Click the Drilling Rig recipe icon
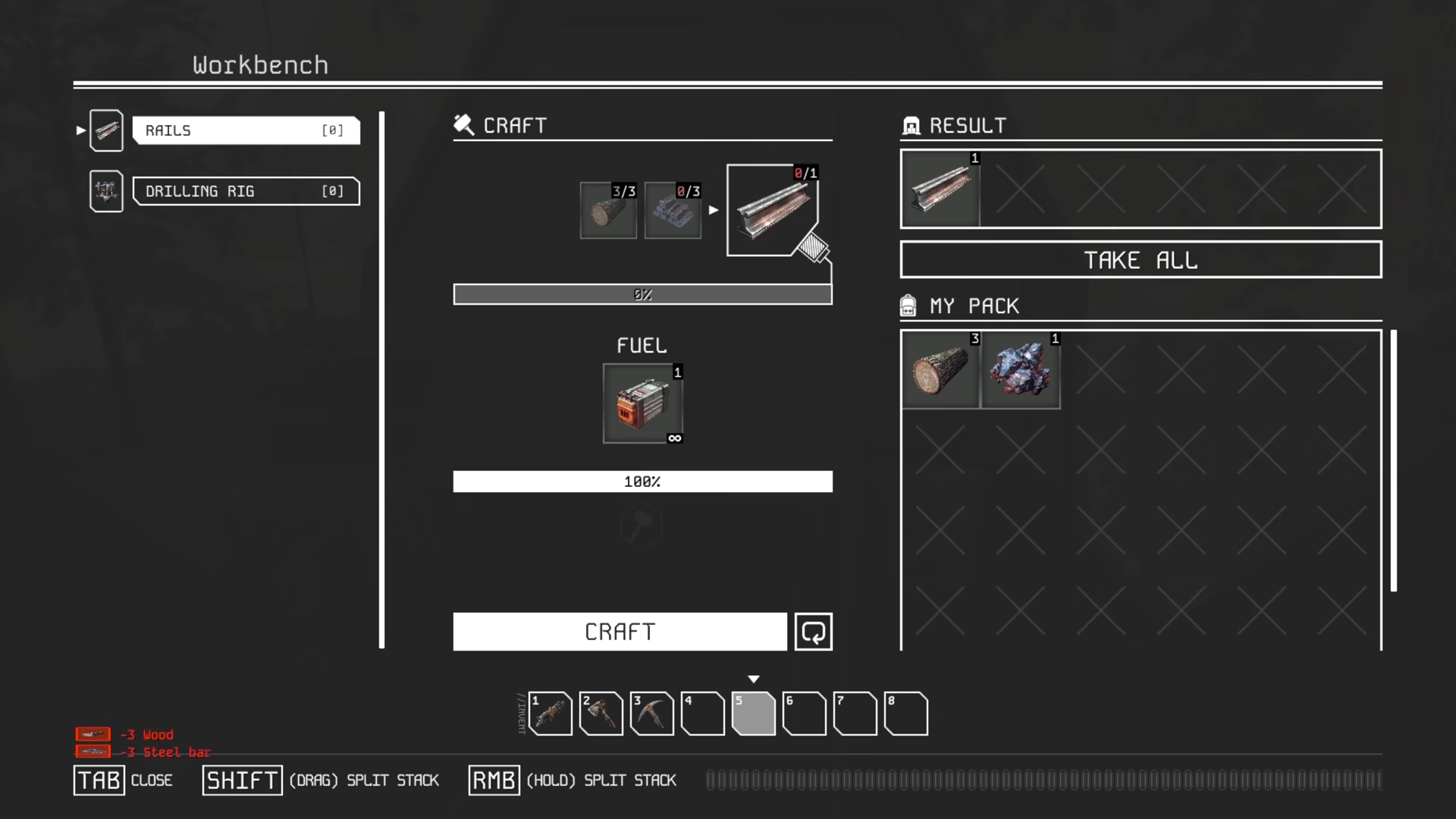The width and height of the screenshot is (1456, 819). click(x=106, y=191)
